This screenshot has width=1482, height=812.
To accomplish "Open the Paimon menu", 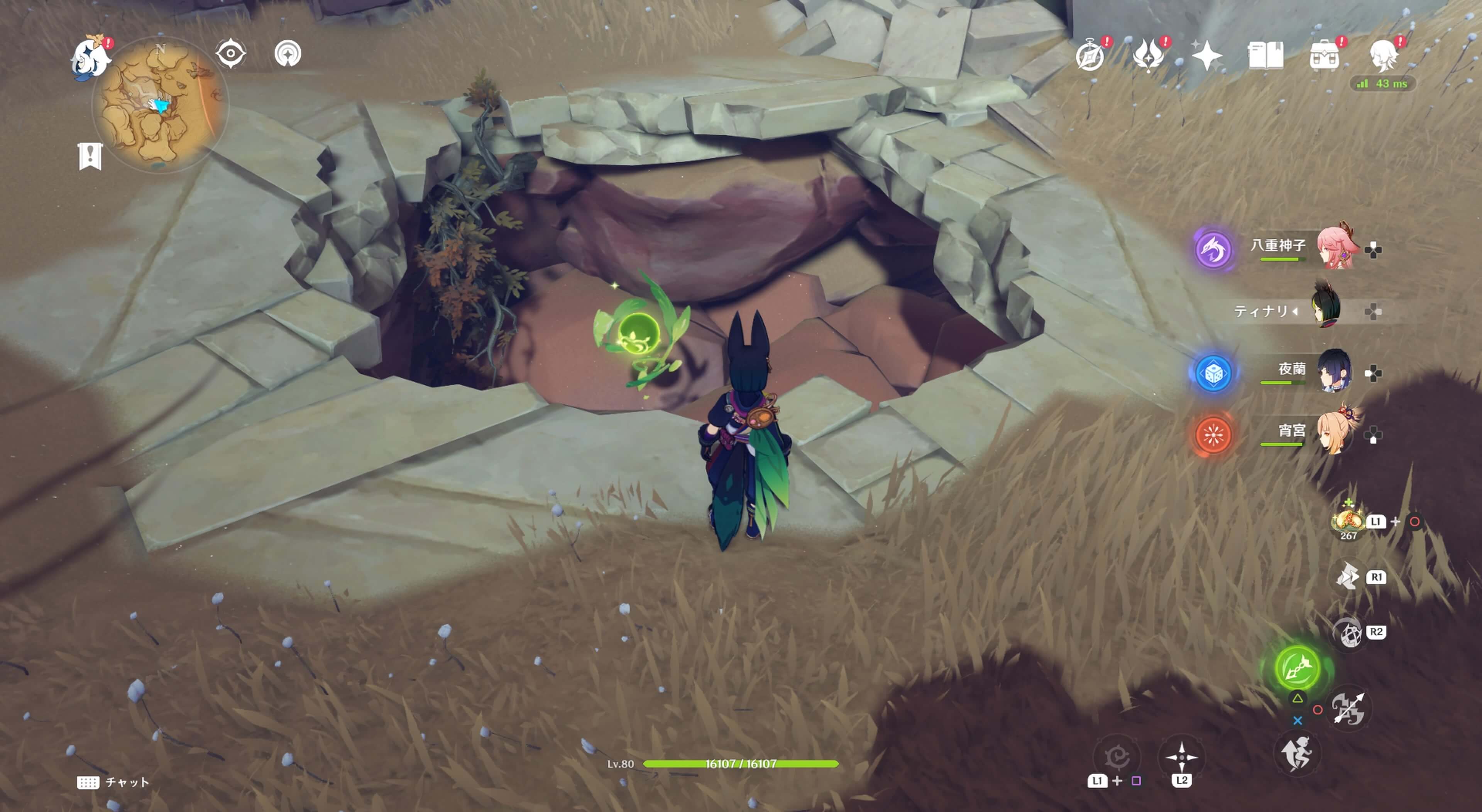I will 91,57.
